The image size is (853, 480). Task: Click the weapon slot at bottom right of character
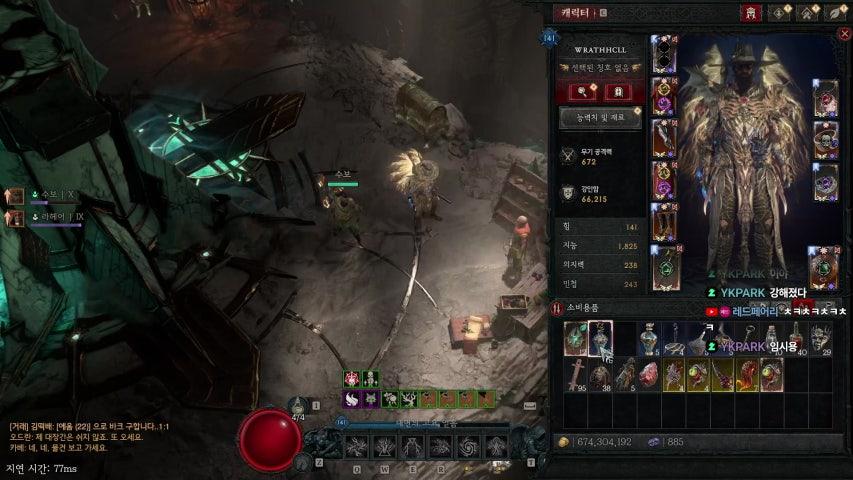pyautogui.click(x=825, y=268)
